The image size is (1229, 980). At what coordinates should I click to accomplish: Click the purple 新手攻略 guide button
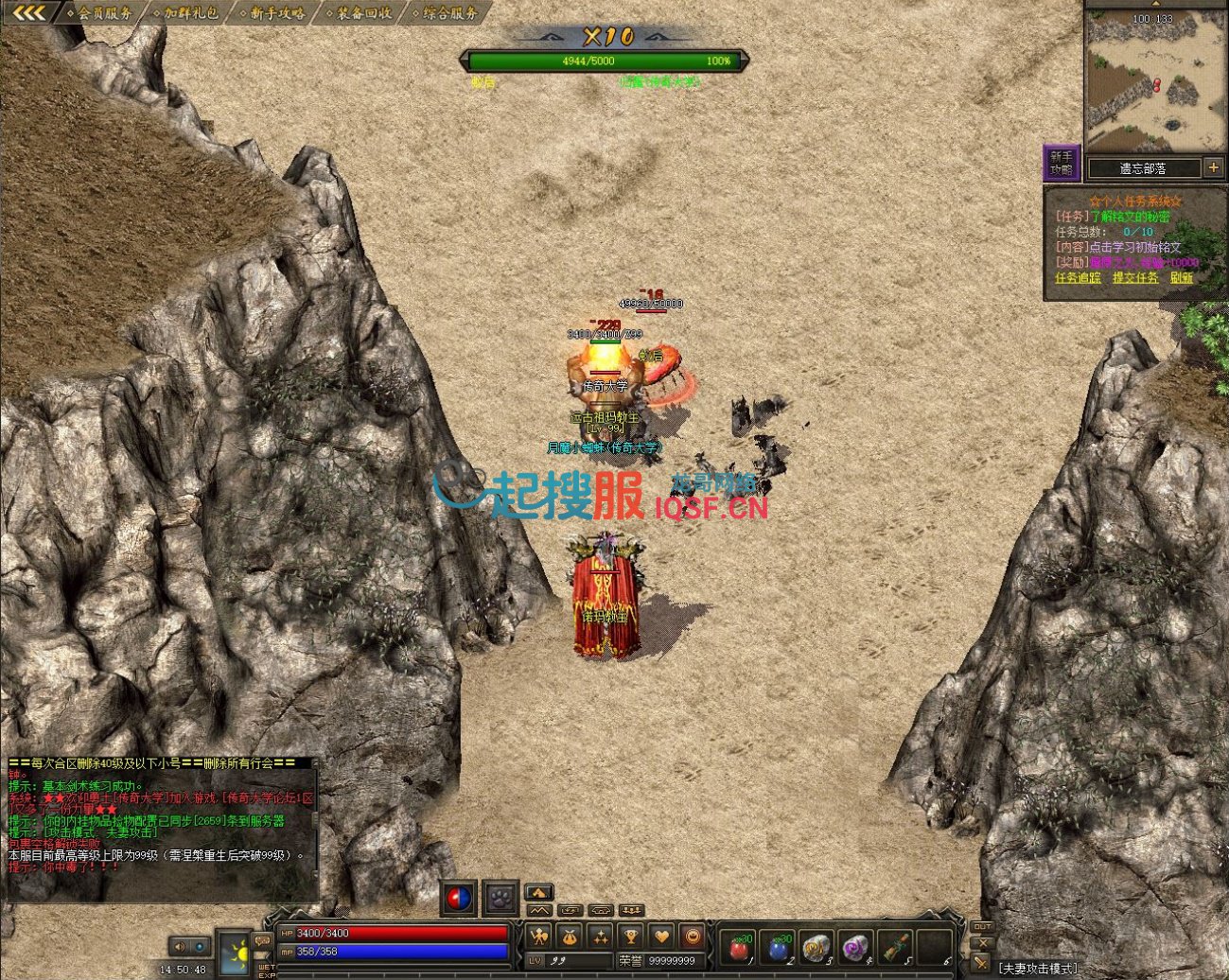click(x=1061, y=163)
